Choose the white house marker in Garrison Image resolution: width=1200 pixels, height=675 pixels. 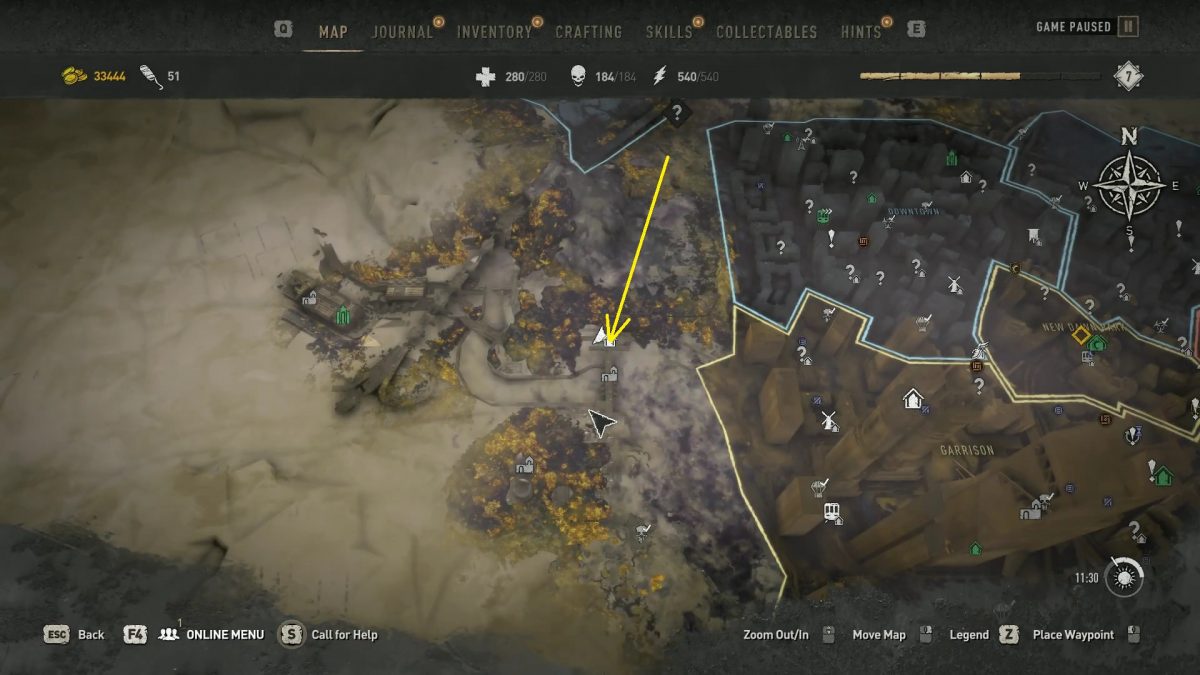click(912, 399)
